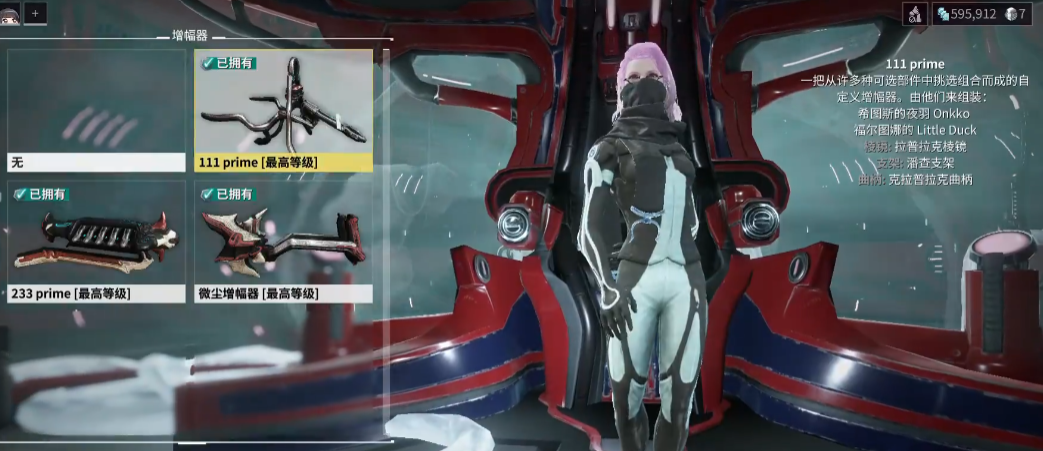Choose the 111 prime amp
Image resolution: width=1043 pixels, height=451 pixels.
pyautogui.click(x=284, y=110)
